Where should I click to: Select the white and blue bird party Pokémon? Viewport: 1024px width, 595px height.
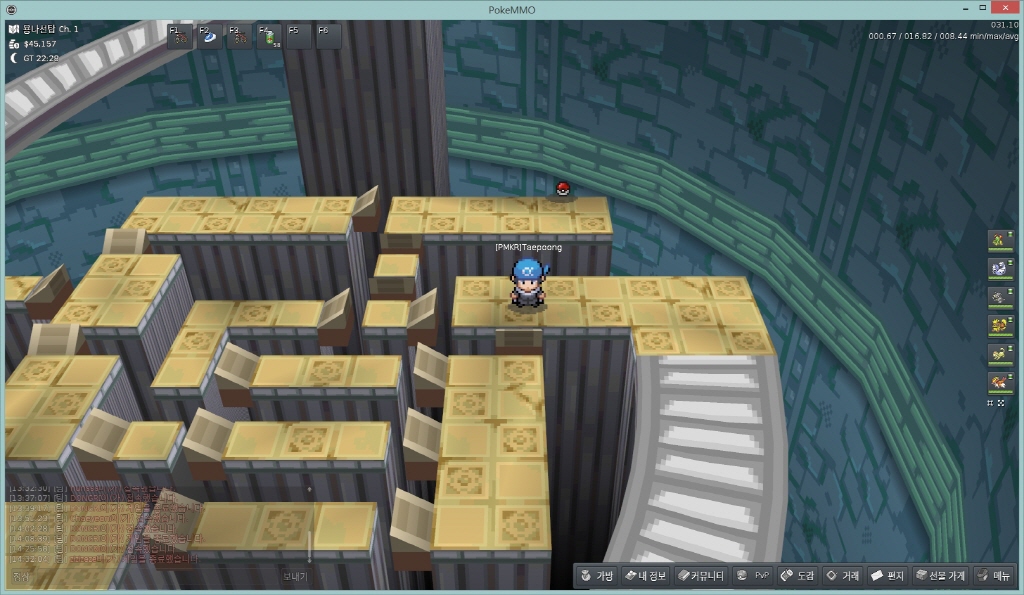[997, 267]
